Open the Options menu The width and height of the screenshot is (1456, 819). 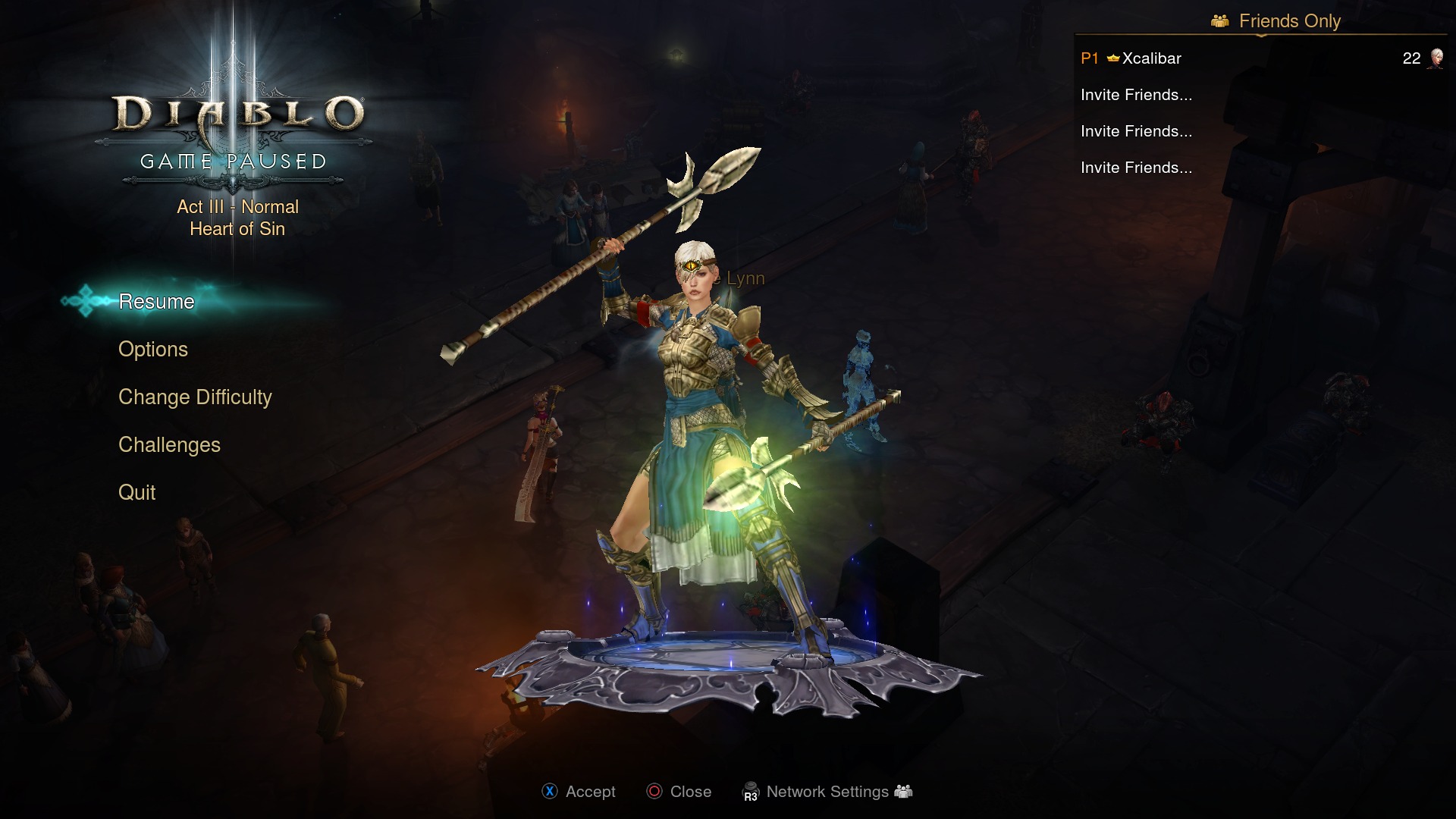click(x=153, y=350)
